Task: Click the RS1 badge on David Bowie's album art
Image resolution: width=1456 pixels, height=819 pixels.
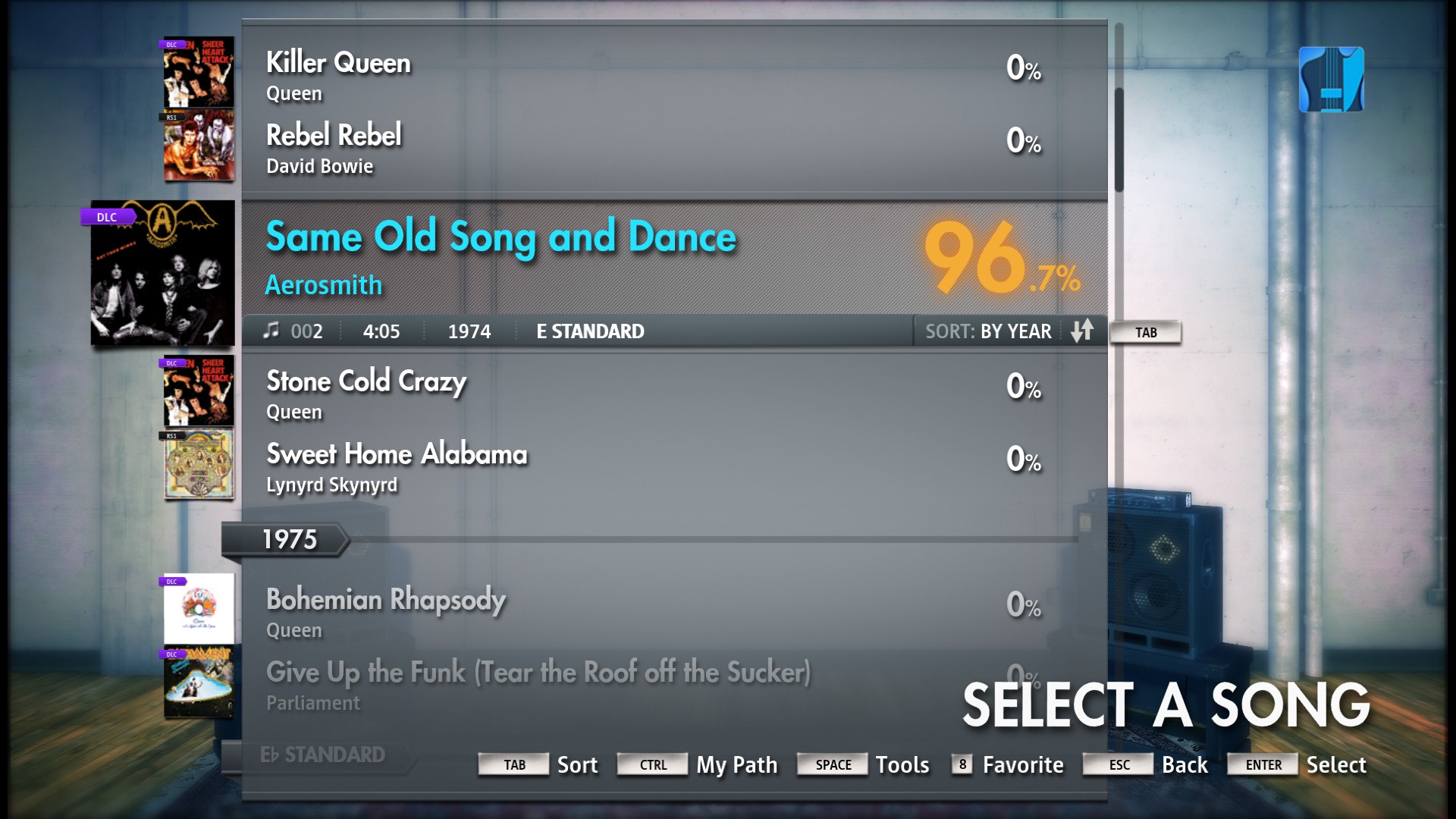Action: point(173,118)
